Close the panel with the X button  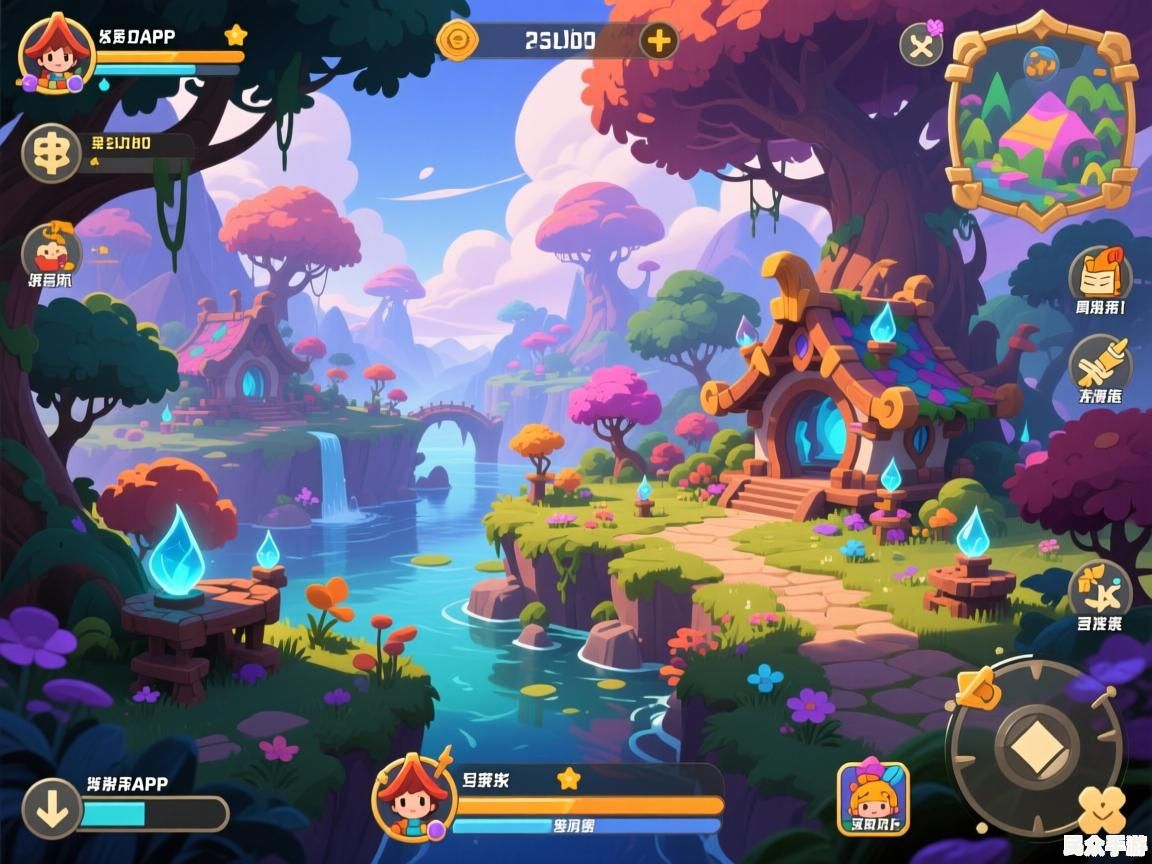[x=921, y=45]
